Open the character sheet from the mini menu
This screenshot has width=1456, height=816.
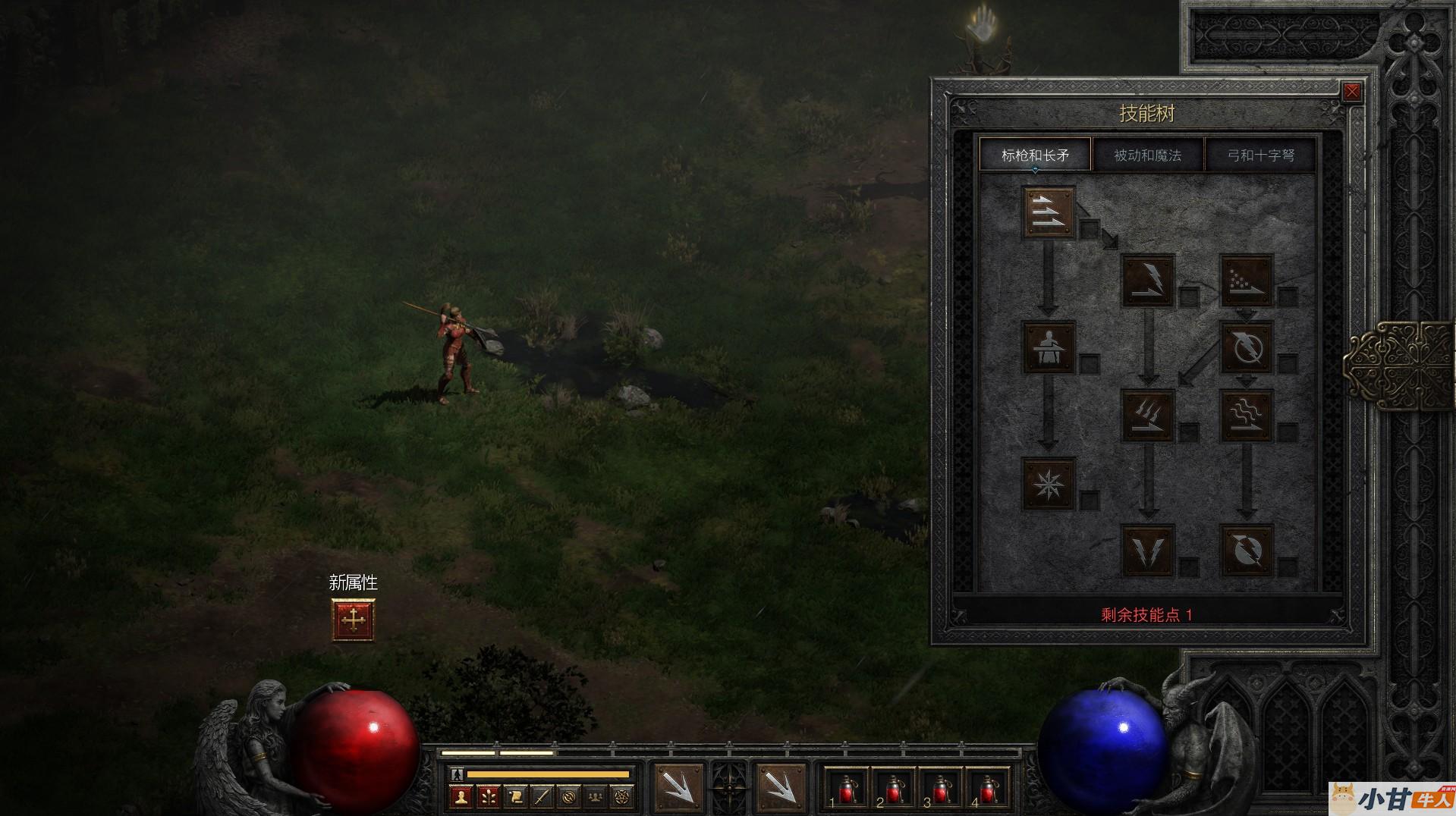click(460, 797)
